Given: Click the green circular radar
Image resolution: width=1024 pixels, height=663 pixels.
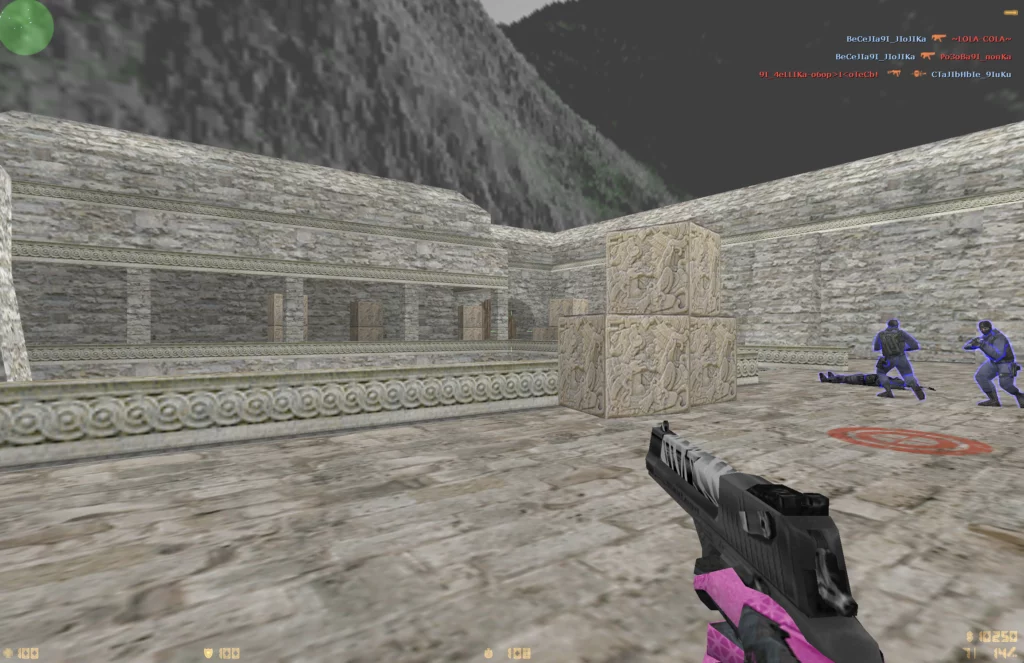Looking at the screenshot, I should tap(25, 26).
